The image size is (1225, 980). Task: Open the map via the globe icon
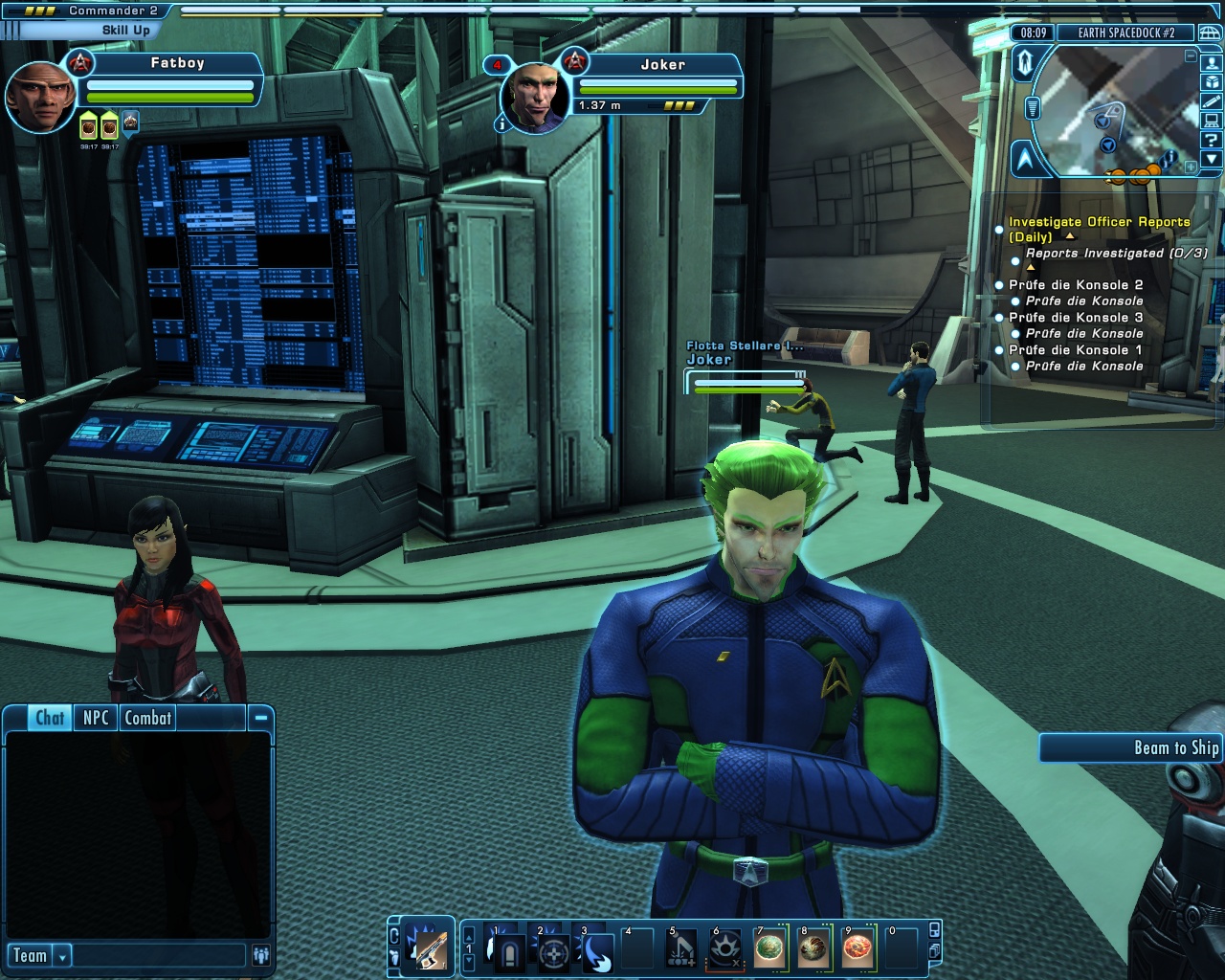click(x=1211, y=33)
